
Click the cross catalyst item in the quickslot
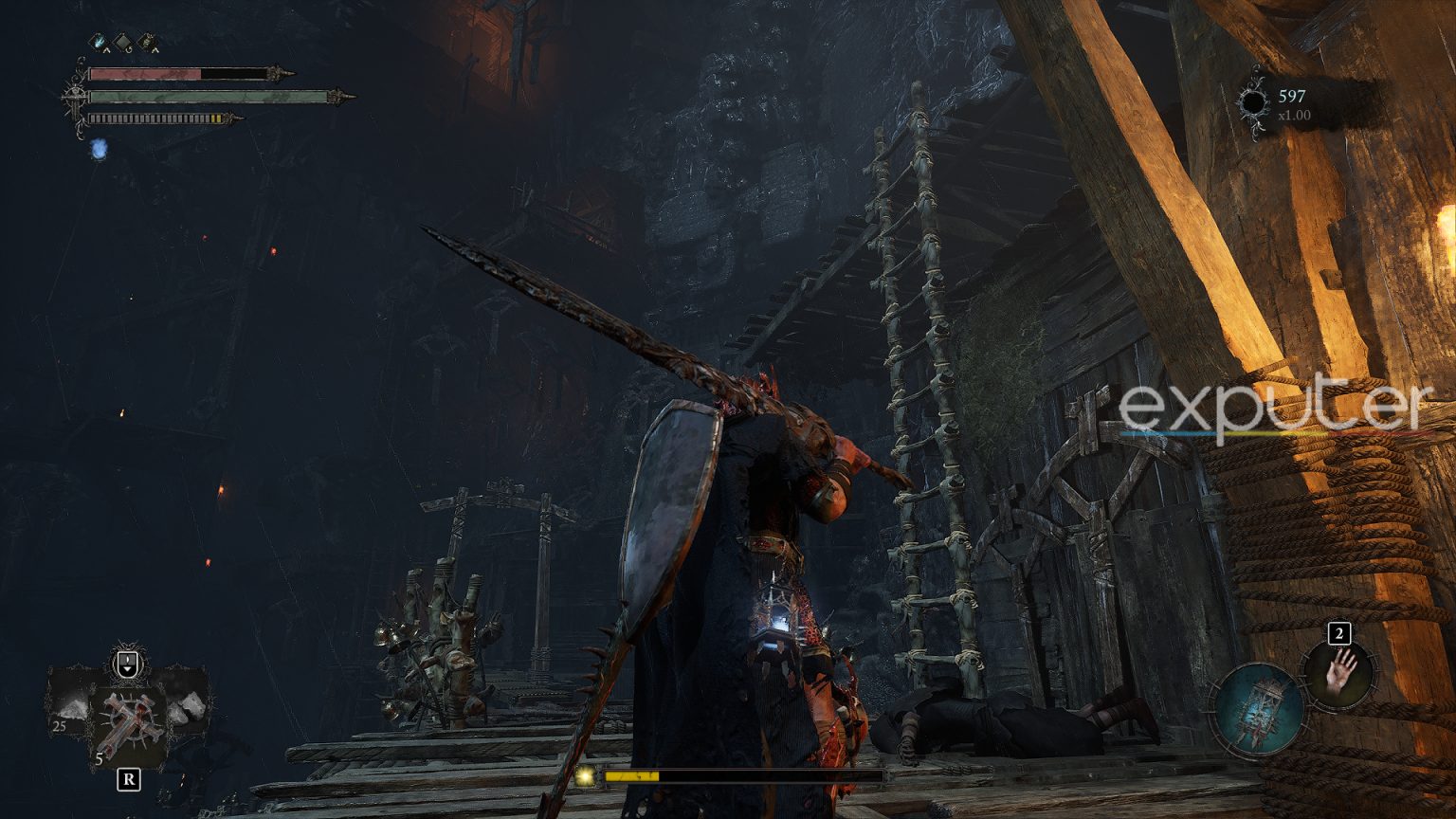pyautogui.click(x=129, y=720)
